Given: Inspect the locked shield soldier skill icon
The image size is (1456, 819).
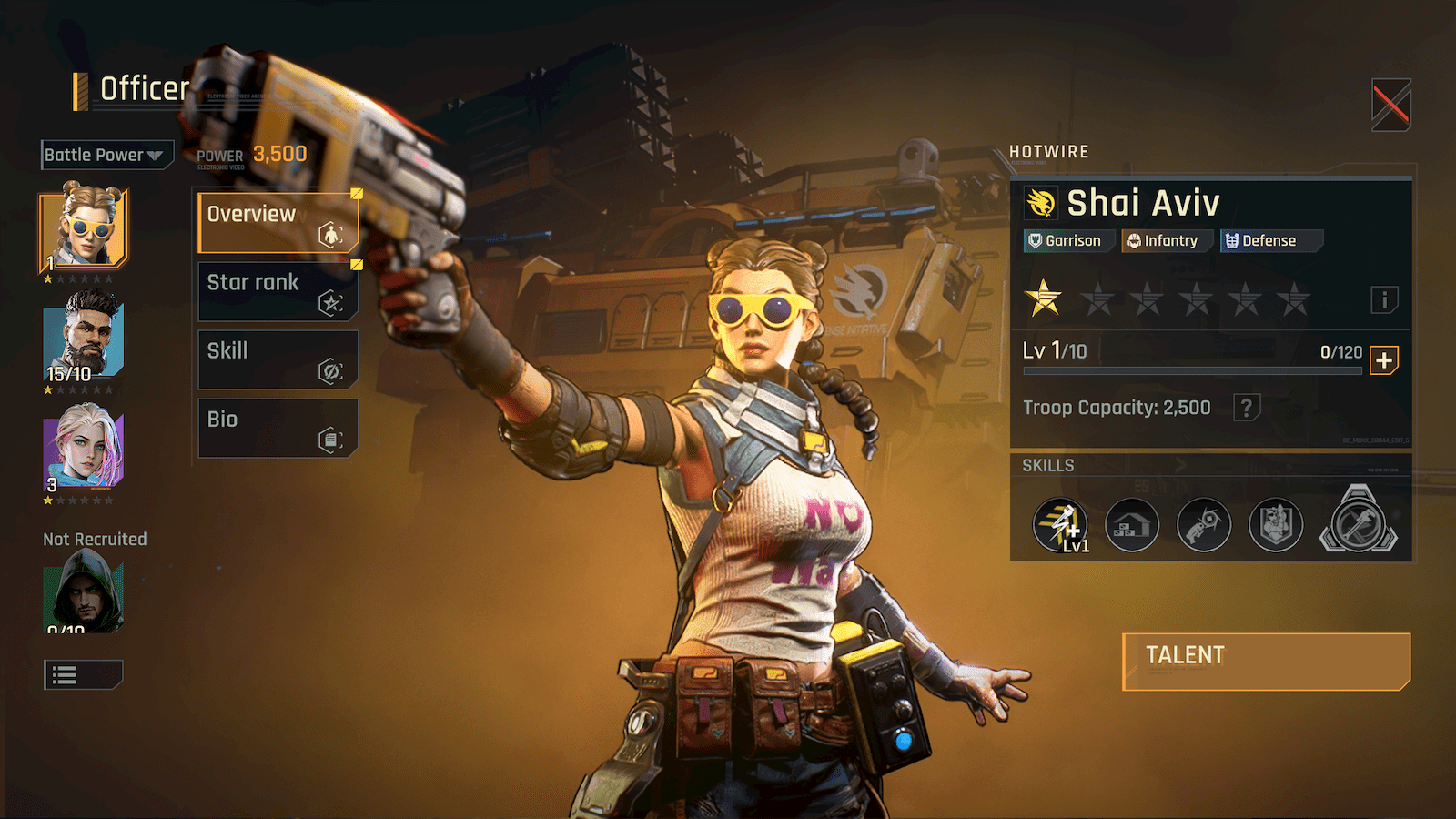Looking at the screenshot, I should tap(1276, 525).
